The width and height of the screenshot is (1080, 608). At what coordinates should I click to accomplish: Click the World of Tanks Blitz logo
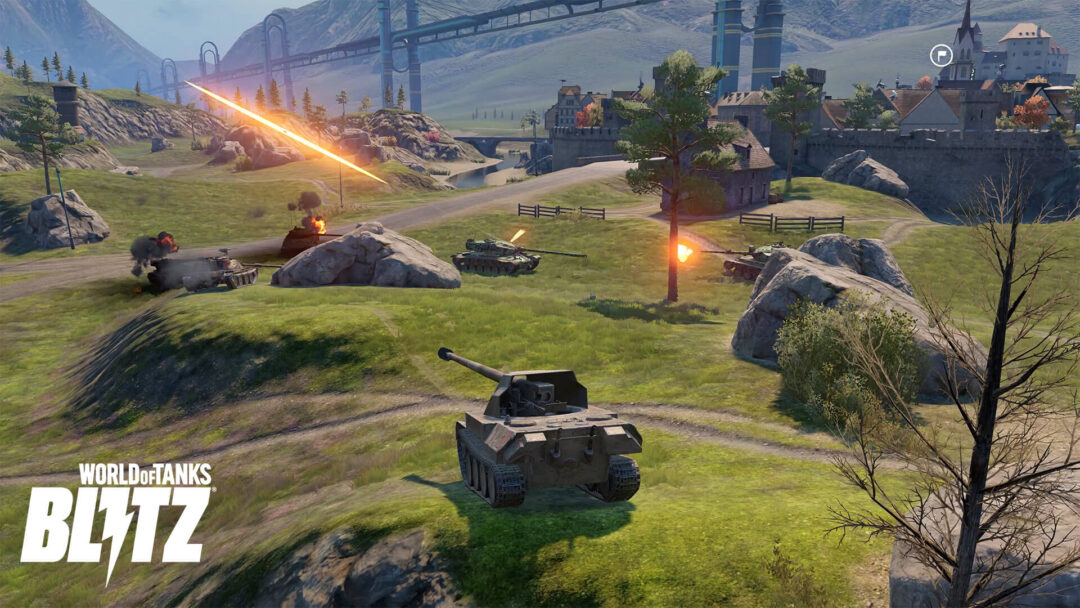pyautogui.click(x=117, y=518)
